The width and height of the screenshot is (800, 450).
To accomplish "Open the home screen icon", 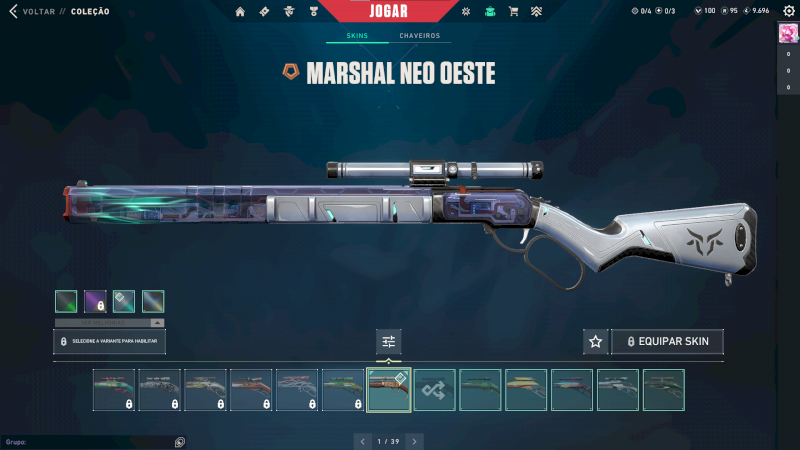I will pos(240,12).
